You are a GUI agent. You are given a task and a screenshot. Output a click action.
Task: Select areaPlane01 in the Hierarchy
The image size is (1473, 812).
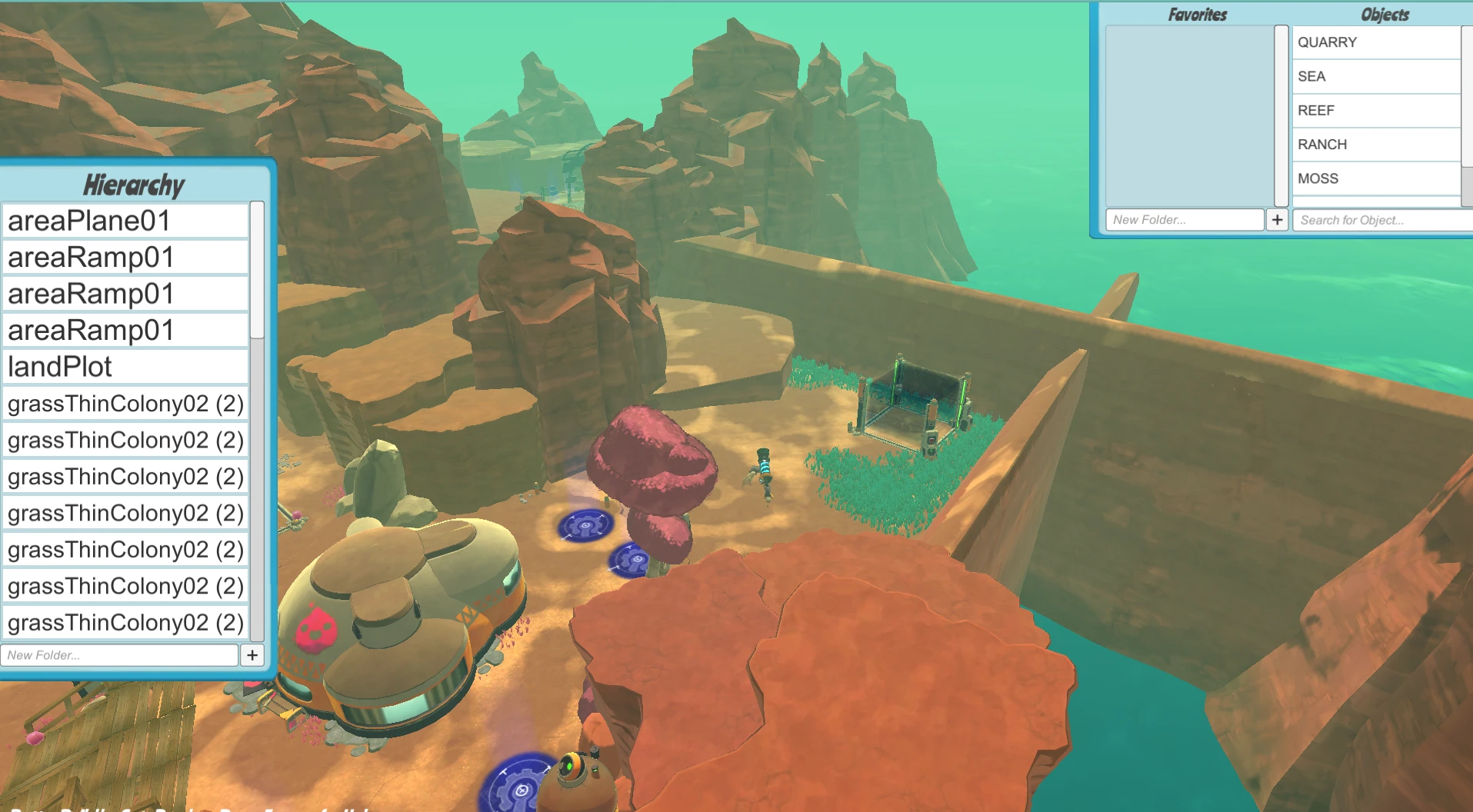tap(88, 221)
